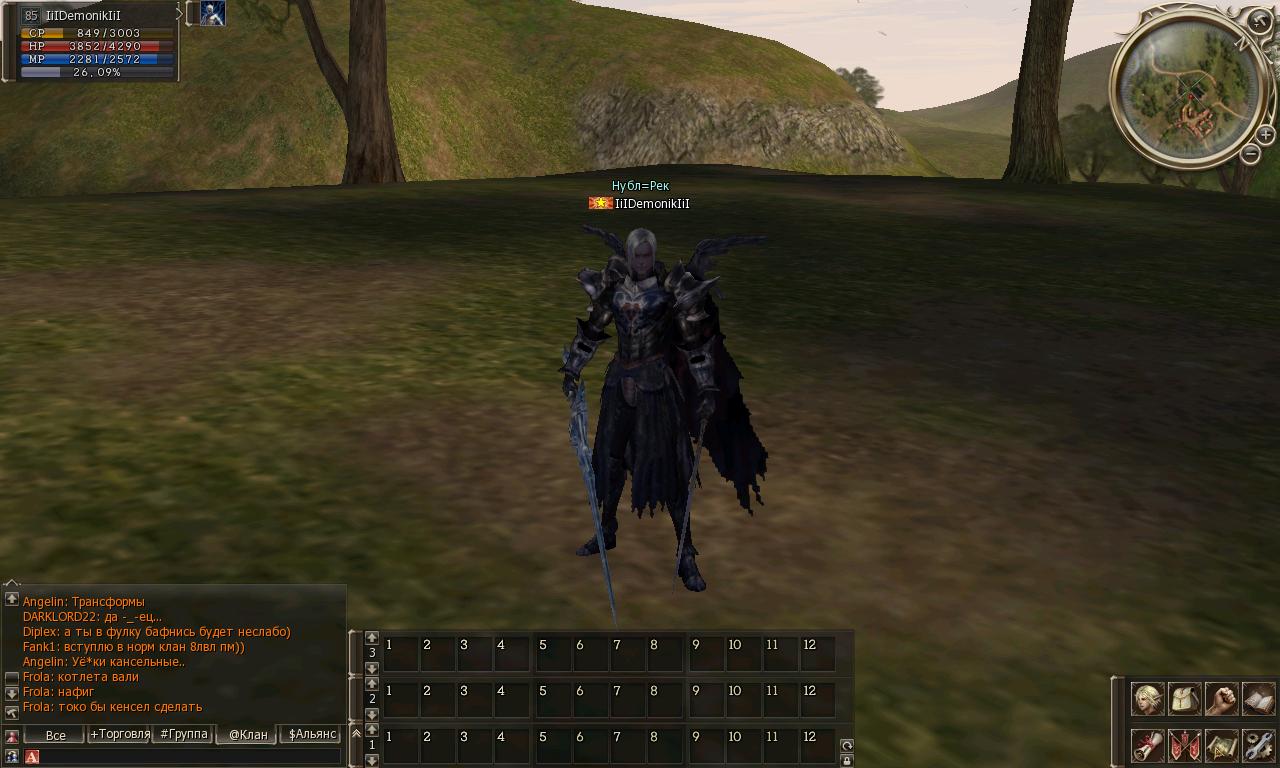Open the clan red banners icon
This screenshot has width=1280, height=768.
(x=1184, y=745)
